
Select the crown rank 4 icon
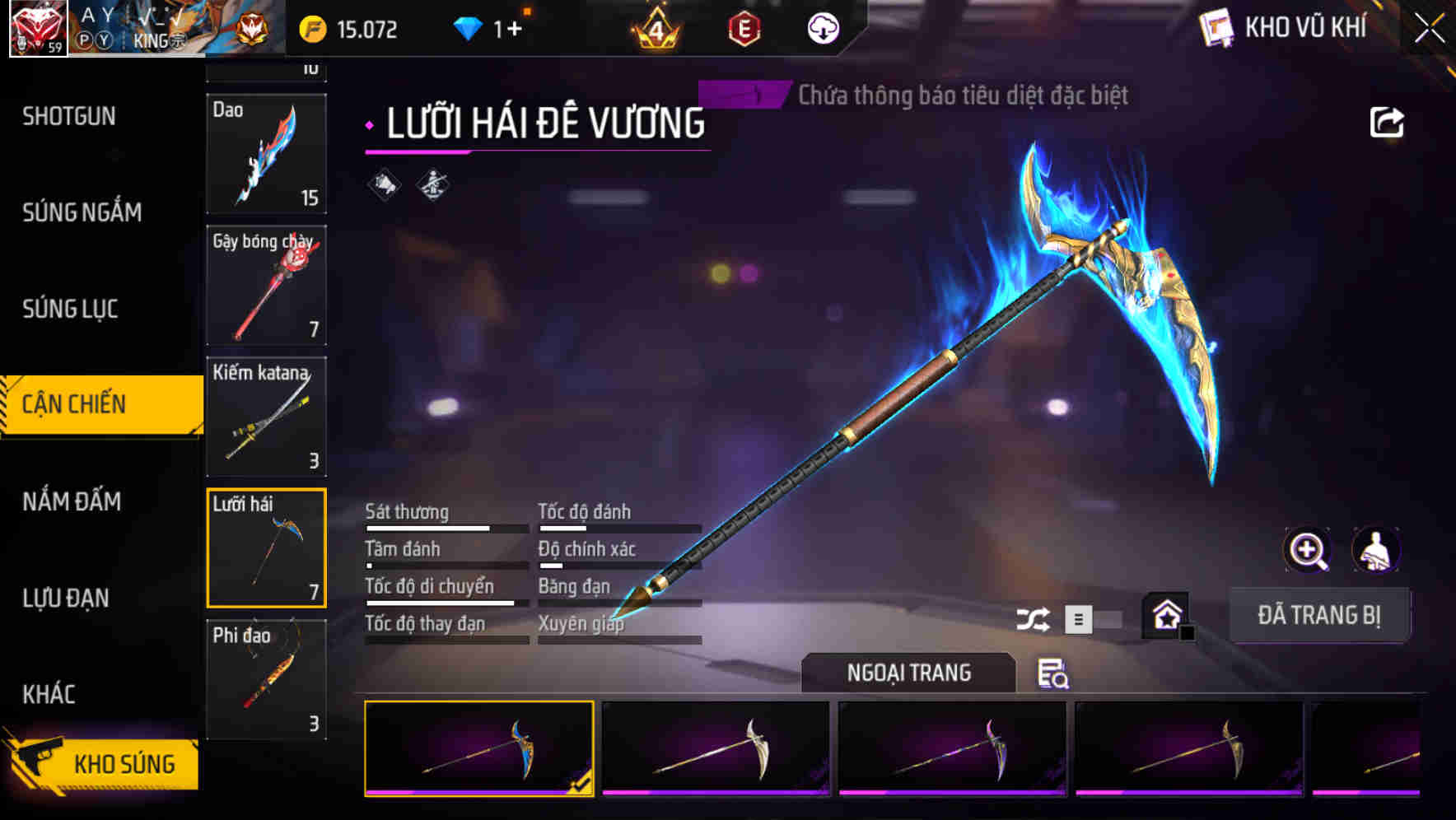655,29
